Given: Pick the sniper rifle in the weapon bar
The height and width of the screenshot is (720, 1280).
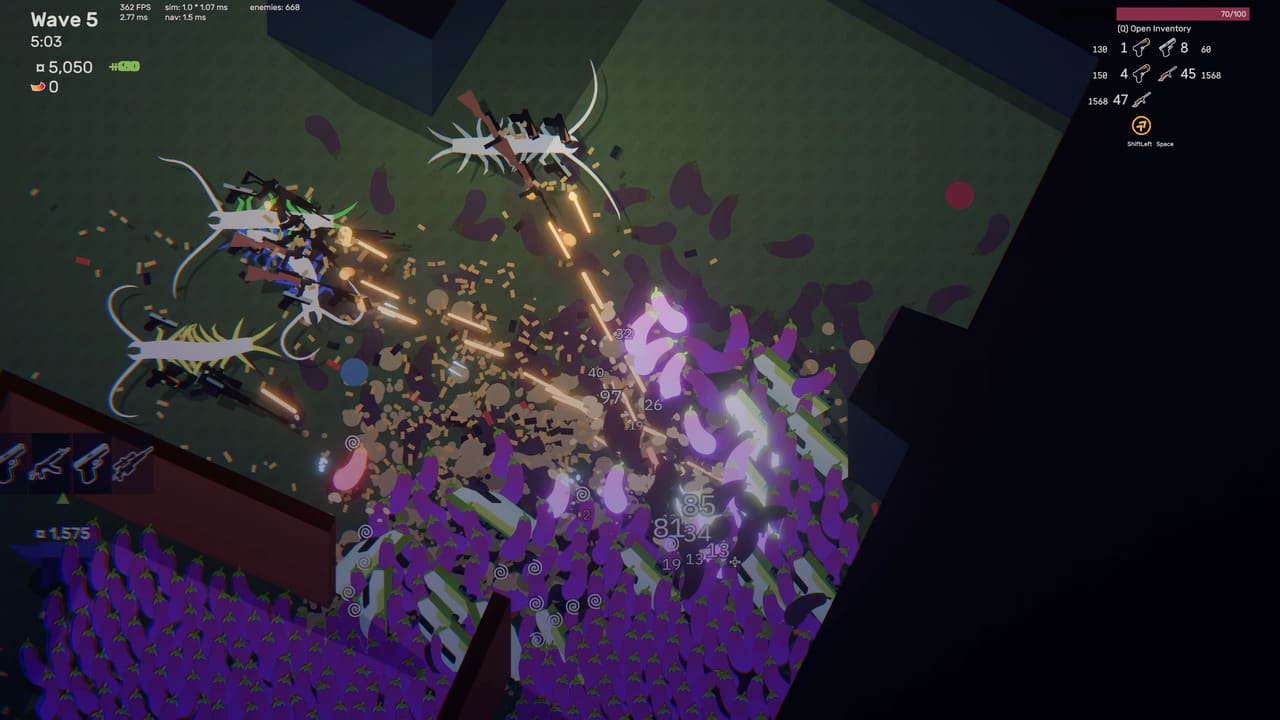Looking at the screenshot, I should click(x=131, y=463).
